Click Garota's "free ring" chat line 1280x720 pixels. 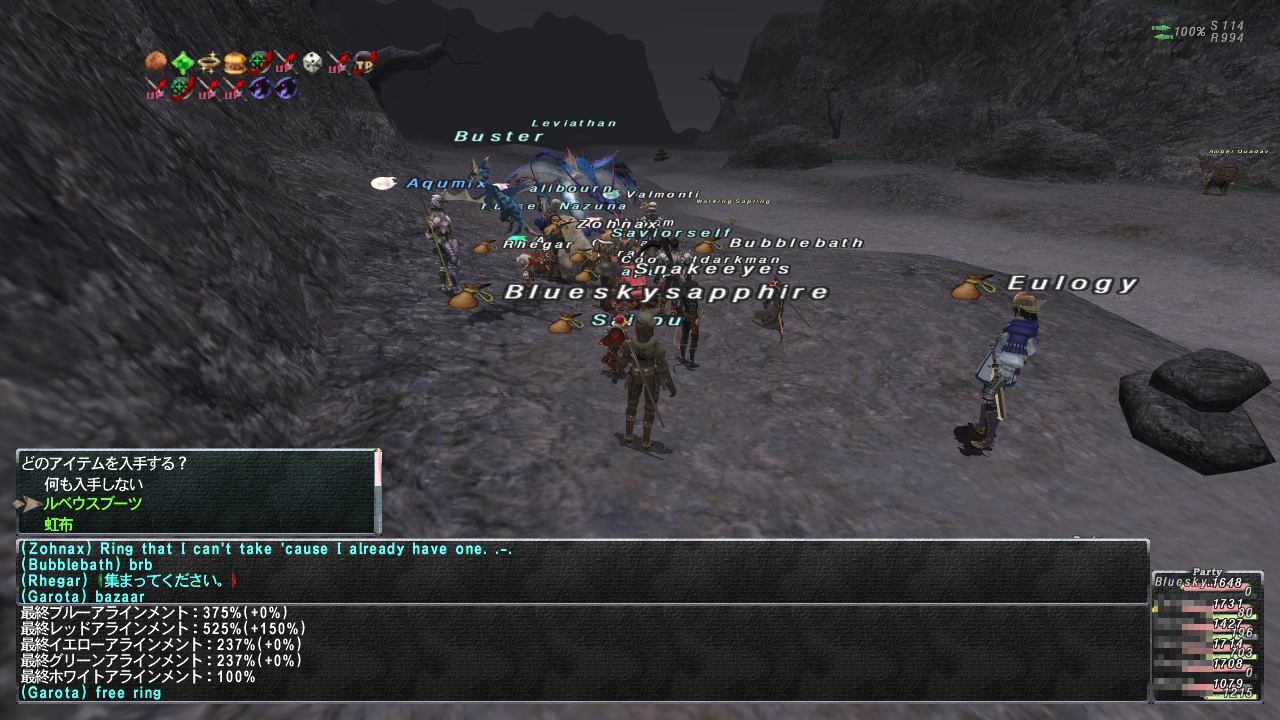click(x=90, y=693)
